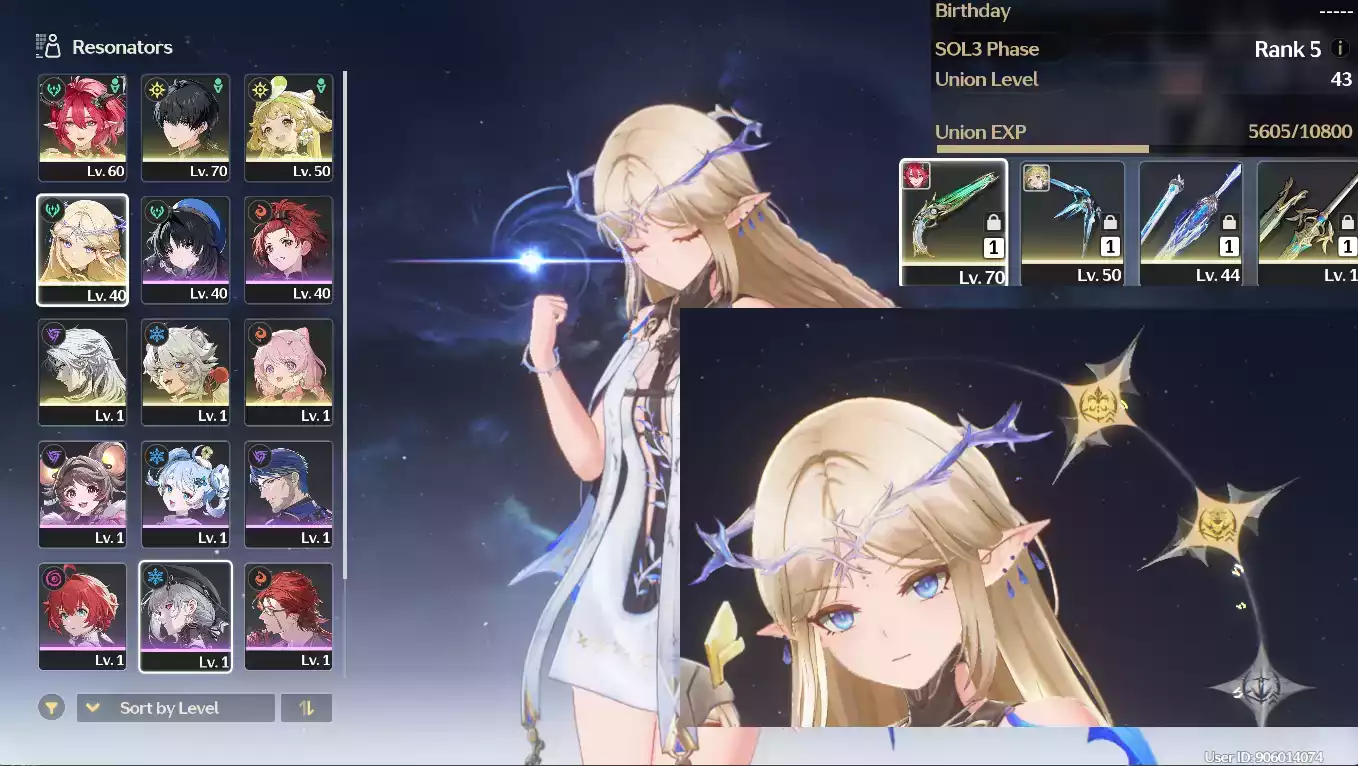This screenshot has width=1358, height=766.
Task: Open the Sort by Level dropdown
Action: tap(175, 708)
